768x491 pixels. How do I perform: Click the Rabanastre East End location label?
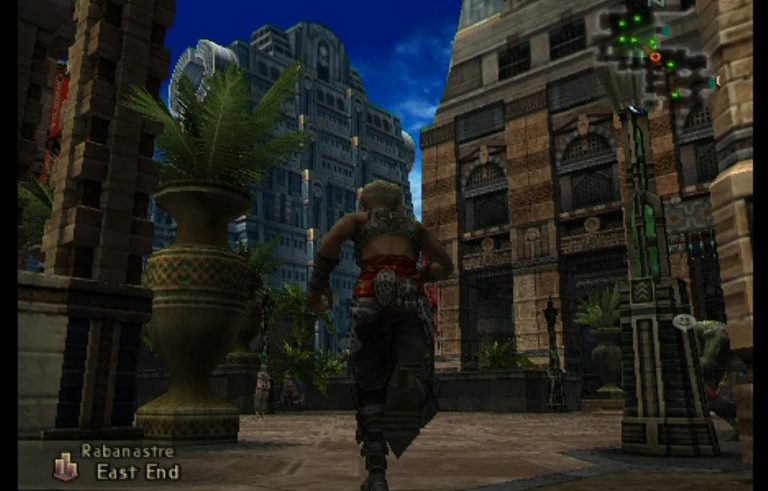(x=128, y=462)
